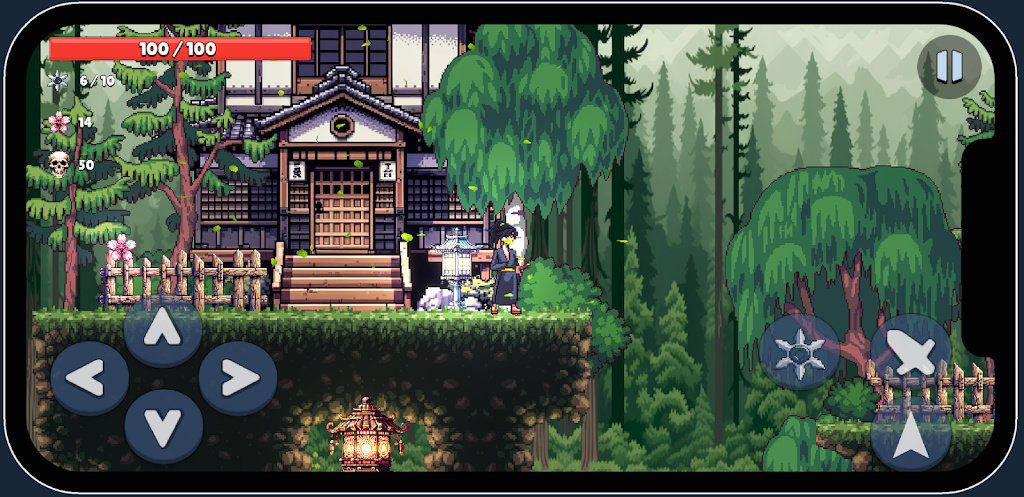Pause the game with the pause button

coord(949,67)
